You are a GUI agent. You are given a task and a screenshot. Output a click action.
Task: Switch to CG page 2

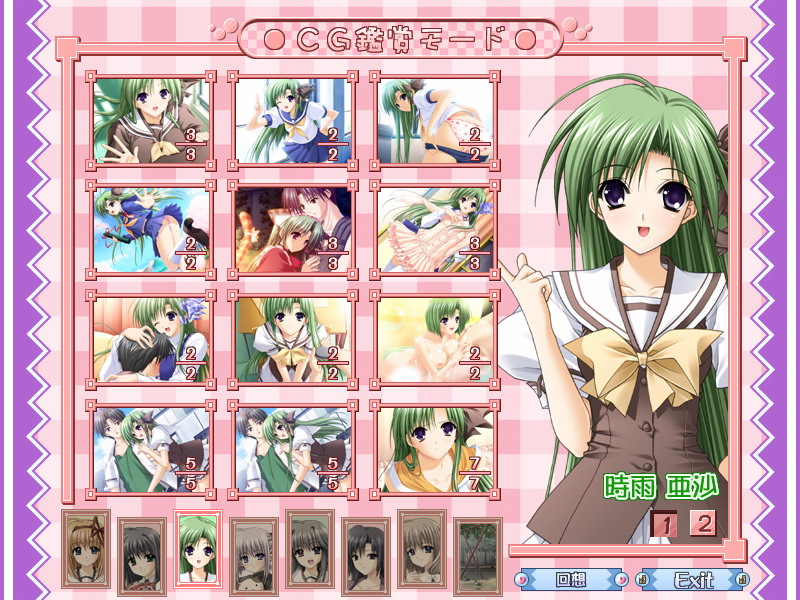(x=704, y=523)
